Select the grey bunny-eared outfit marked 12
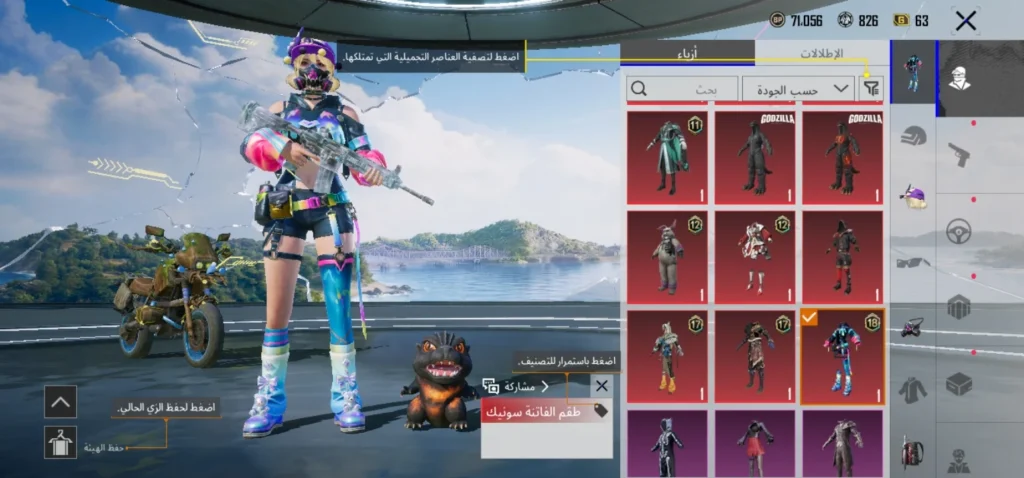This screenshot has width=1024, height=478. [x=667, y=256]
